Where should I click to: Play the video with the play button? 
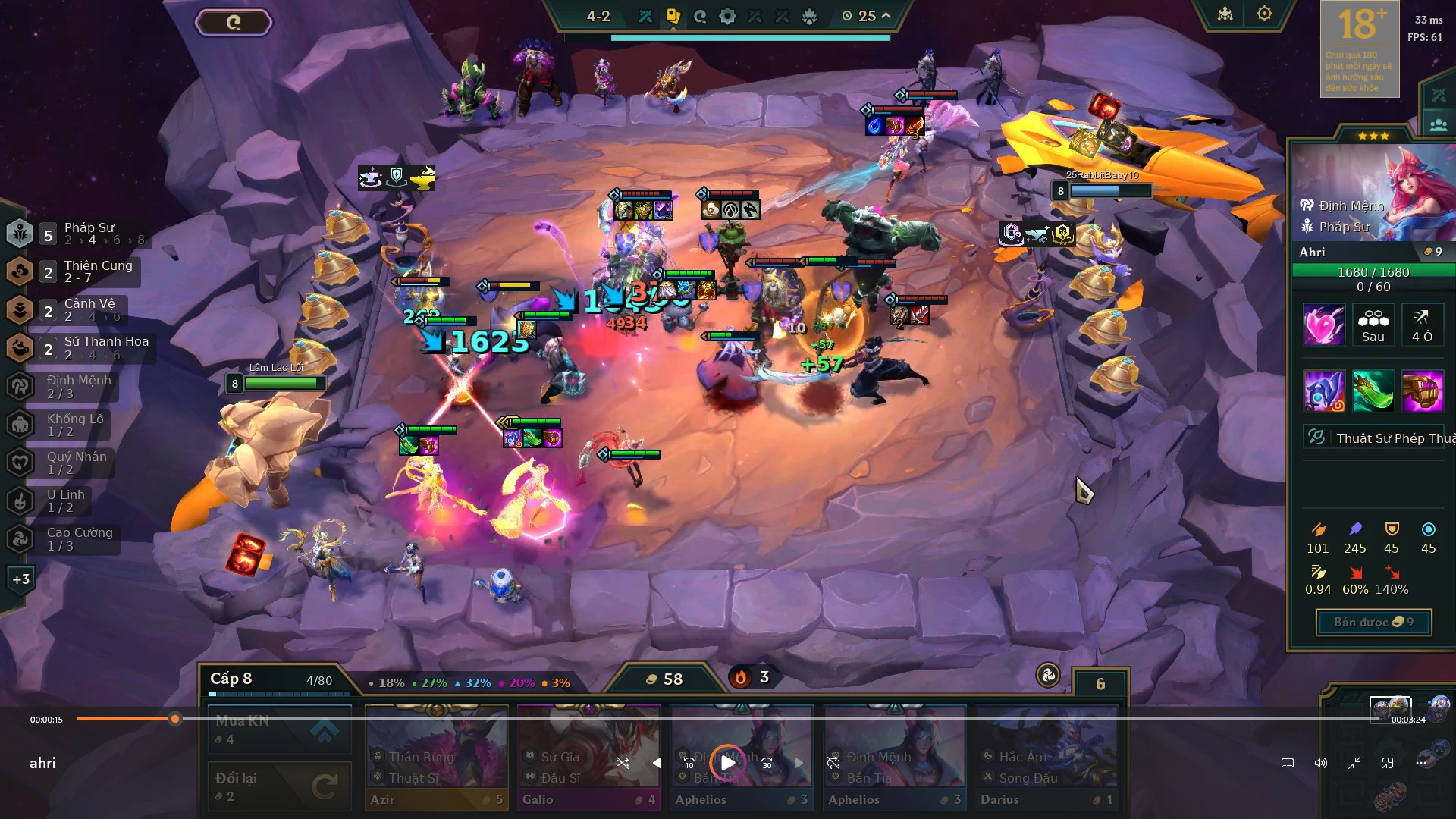pyautogui.click(x=727, y=763)
